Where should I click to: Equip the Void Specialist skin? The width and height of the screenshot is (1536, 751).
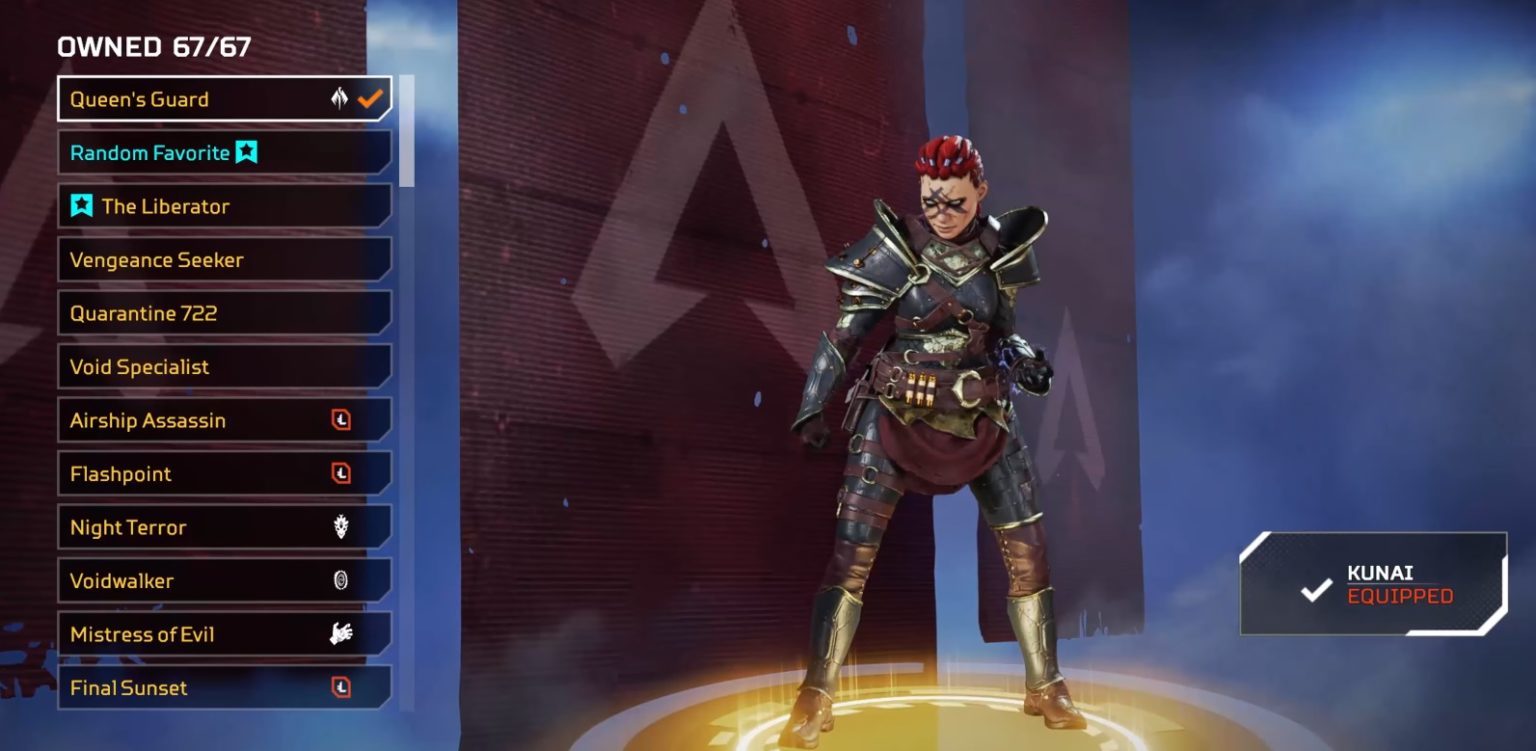[200, 367]
